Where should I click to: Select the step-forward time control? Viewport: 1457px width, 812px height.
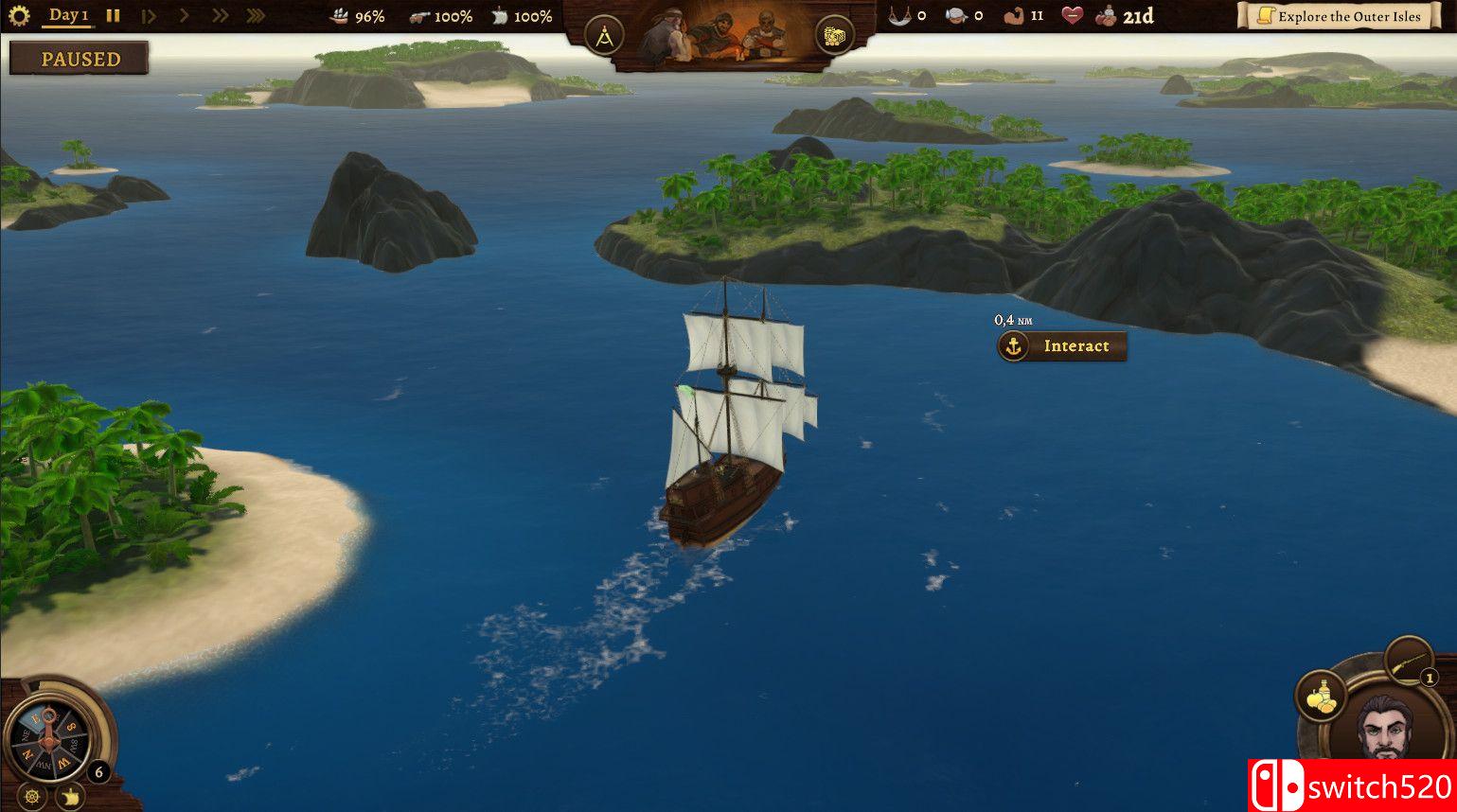(x=149, y=16)
